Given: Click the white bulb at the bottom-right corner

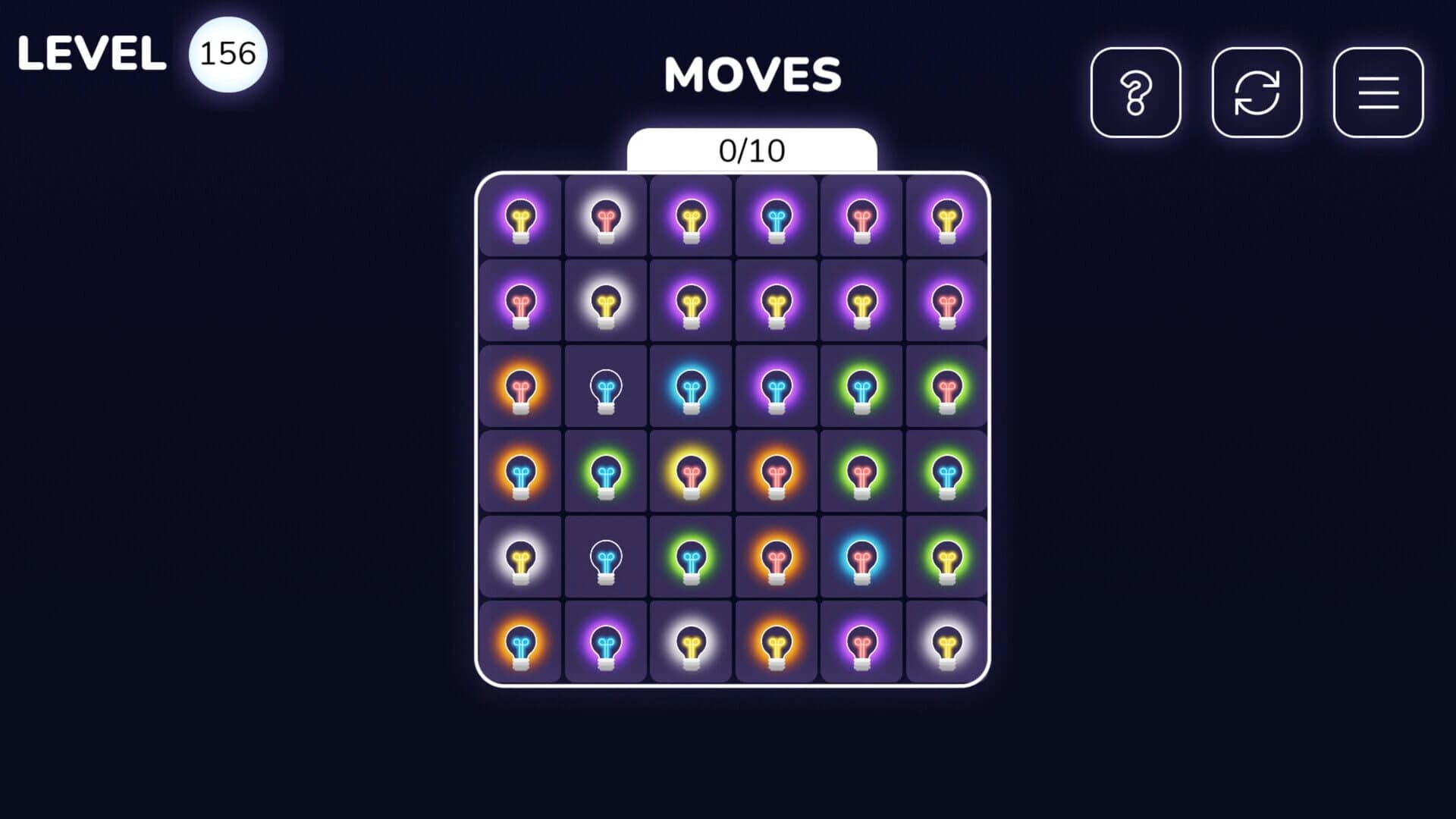Looking at the screenshot, I should [x=946, y=644].
